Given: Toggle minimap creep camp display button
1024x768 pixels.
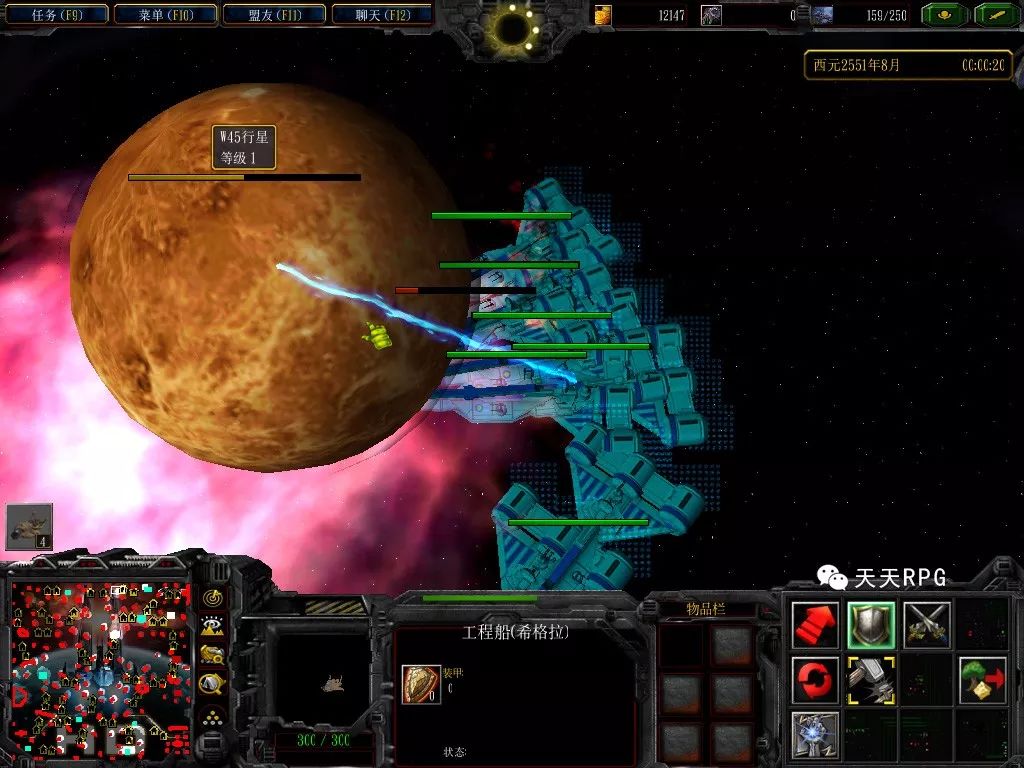Looking at the screenshot, I should [x=213, y=684].
